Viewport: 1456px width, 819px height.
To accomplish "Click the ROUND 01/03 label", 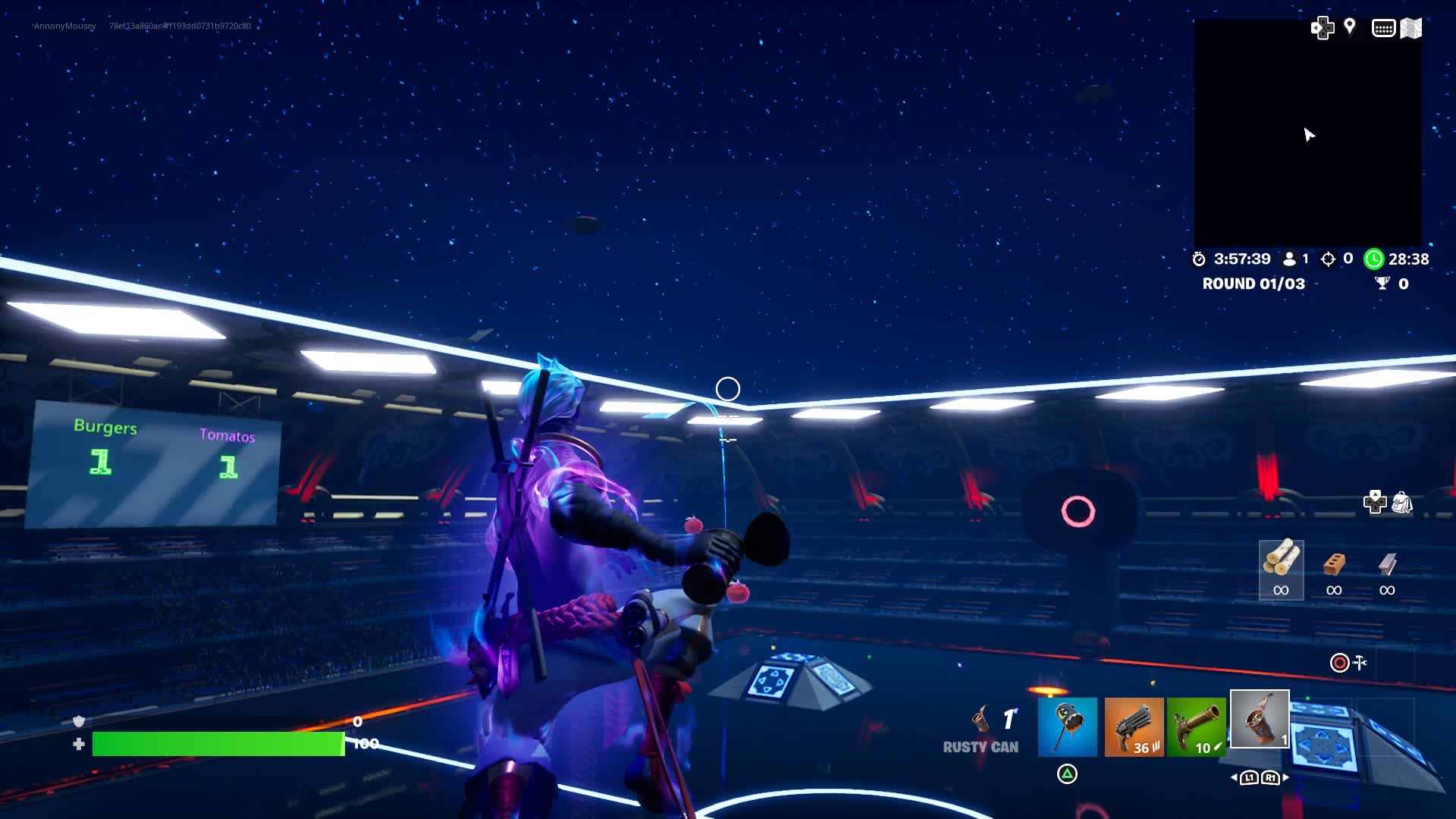I will tap(1254, 284).
